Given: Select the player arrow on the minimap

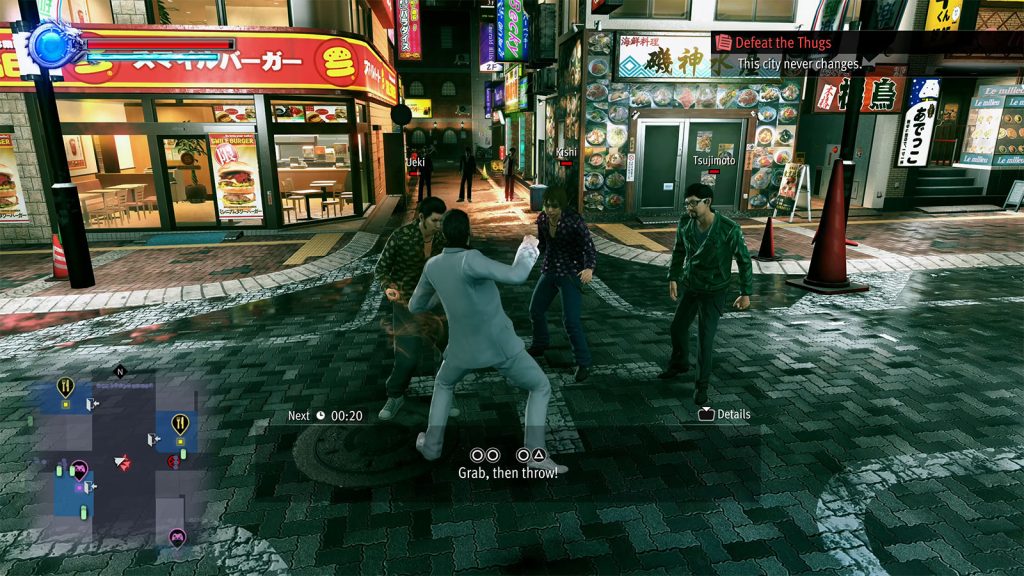Looking at the screenshot, I should click(x=122, y=462).
